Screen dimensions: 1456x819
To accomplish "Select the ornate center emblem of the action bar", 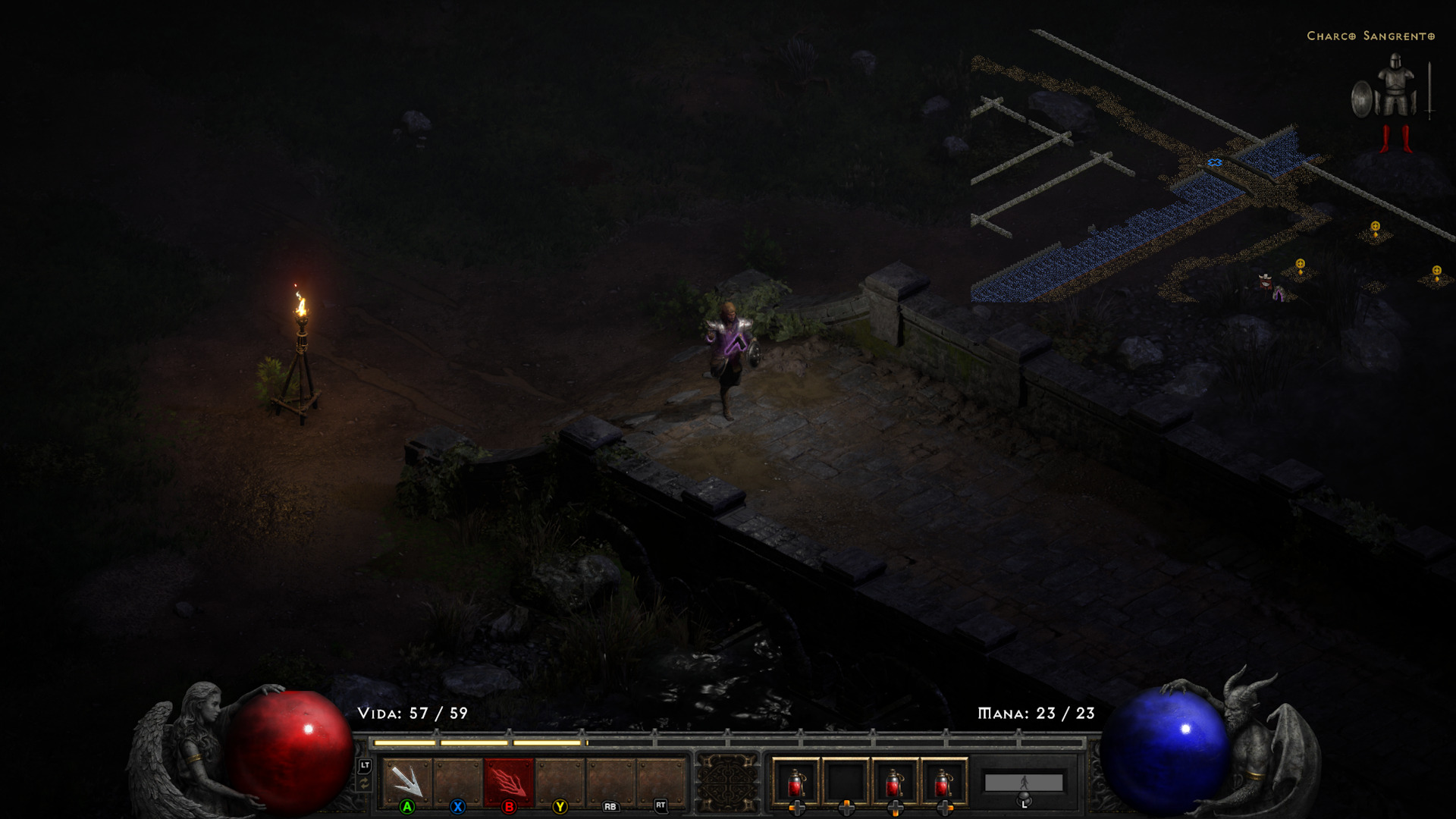I will [x=727, y=783].
